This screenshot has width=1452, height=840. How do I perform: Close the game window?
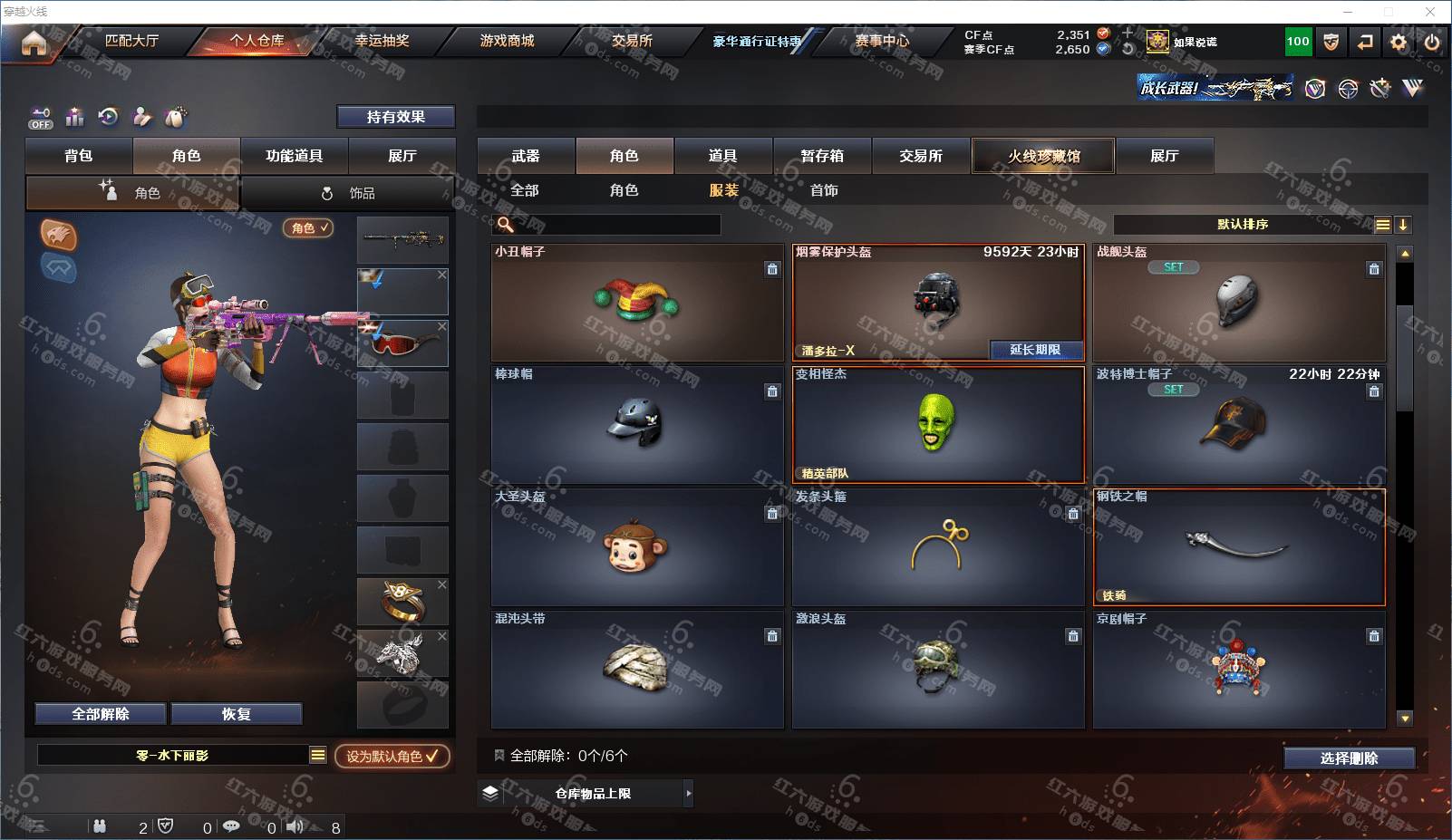[x=1430, y=12]
